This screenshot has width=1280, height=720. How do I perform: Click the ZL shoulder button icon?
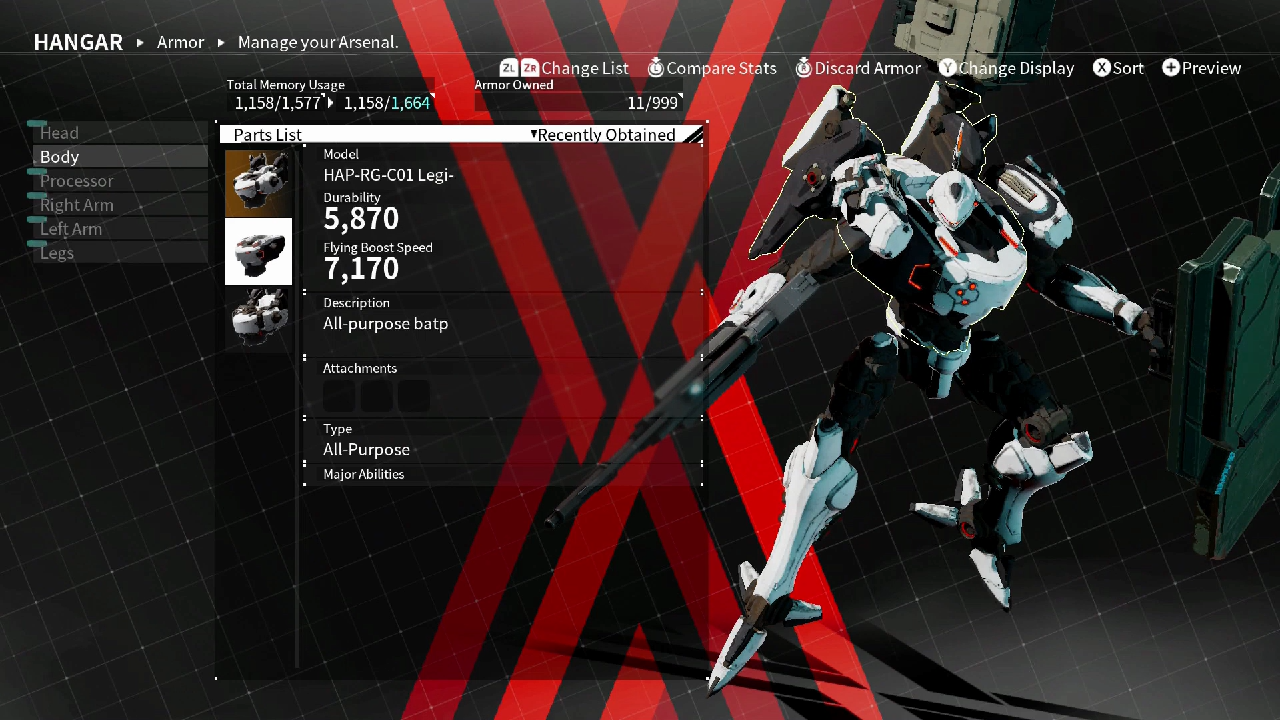(510, 68)
